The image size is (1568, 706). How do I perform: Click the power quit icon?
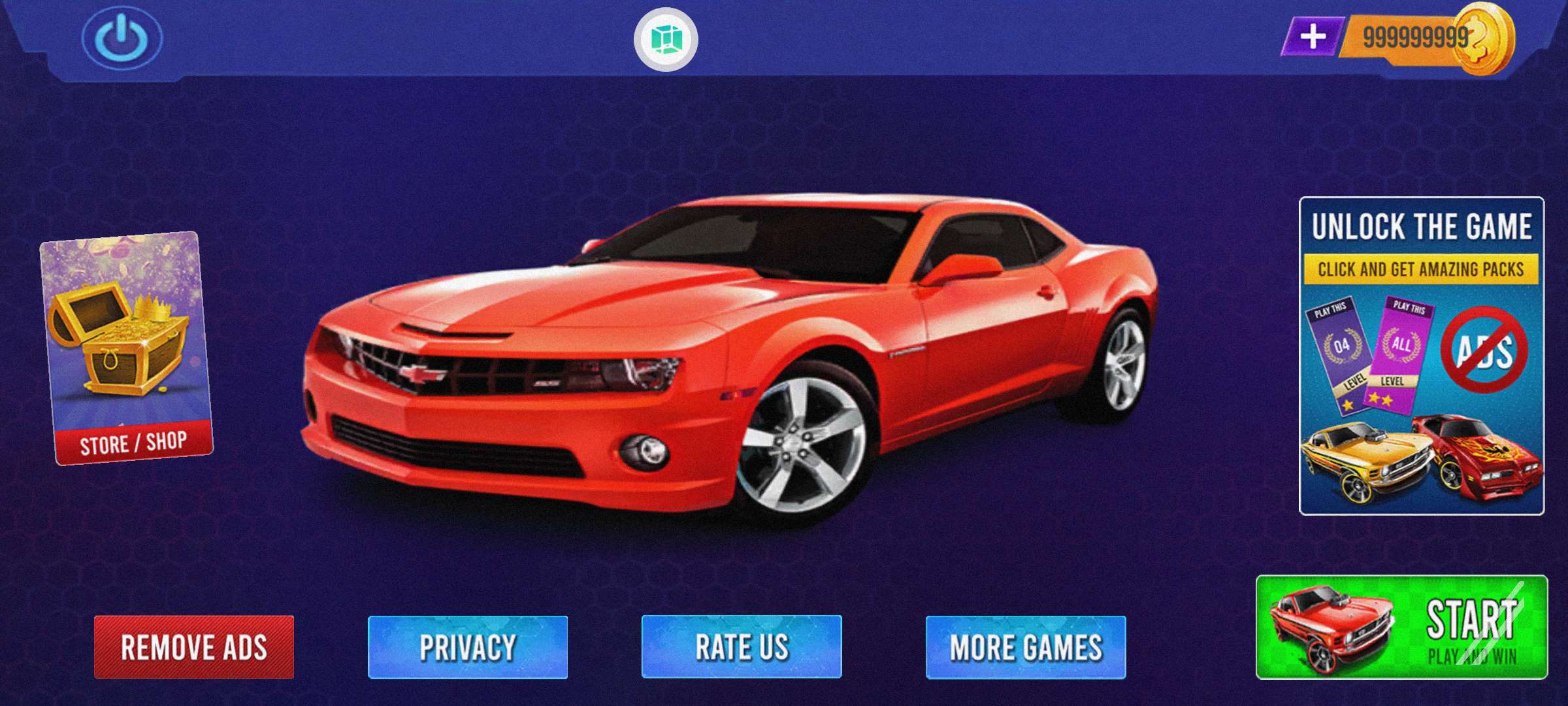point(122,38)
